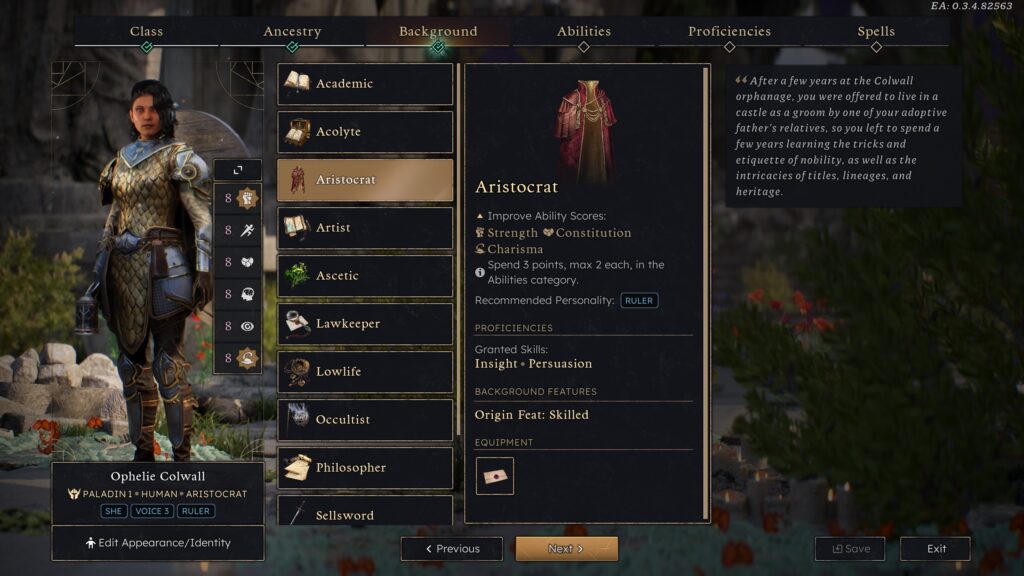The height and width of the screenshot is (576, 1024).
Task: Select the Ascetic background
Action: [x=365, y=276]
